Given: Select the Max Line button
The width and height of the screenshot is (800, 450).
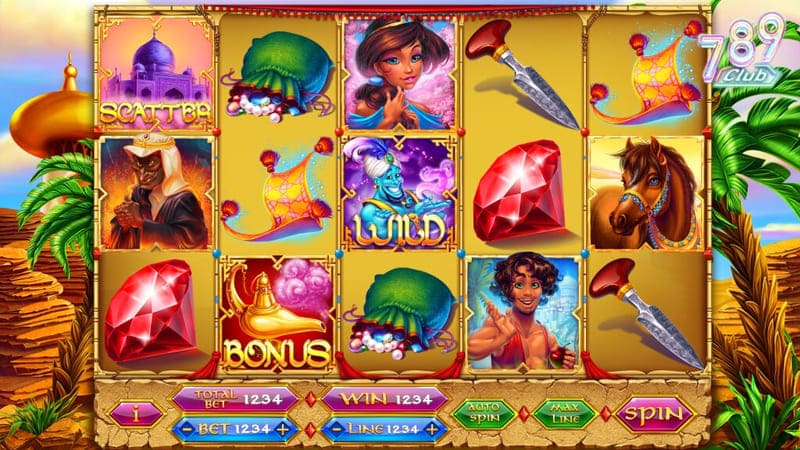Looking at the screenshot, I should point(564,413).
